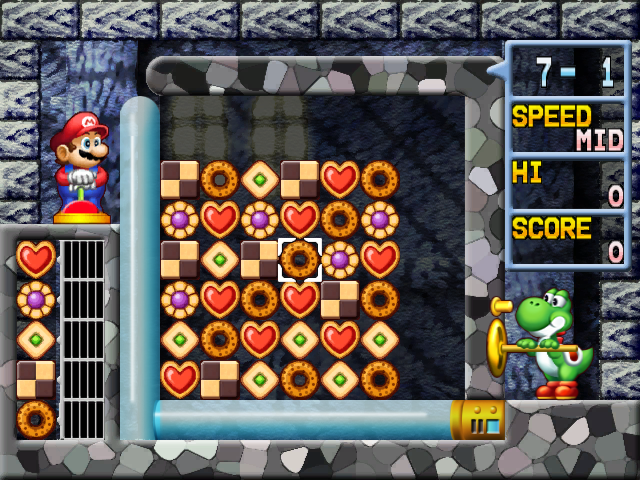Pick the flower cookie right of the cursor
The height and width of the screenshot is (480, 640).
pyautogui.click(x=340, y=259)
